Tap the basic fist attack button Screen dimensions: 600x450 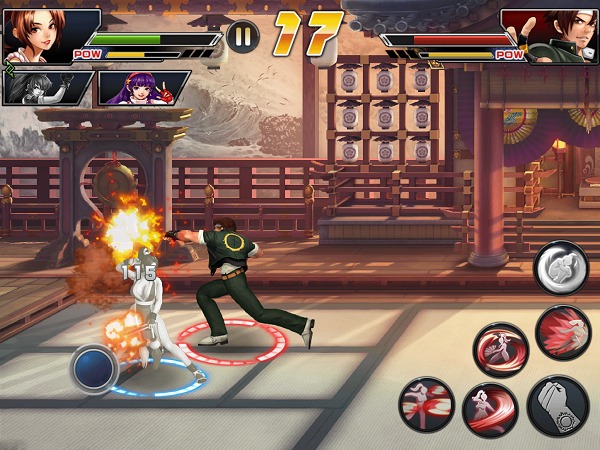click(x=557, y=405)
